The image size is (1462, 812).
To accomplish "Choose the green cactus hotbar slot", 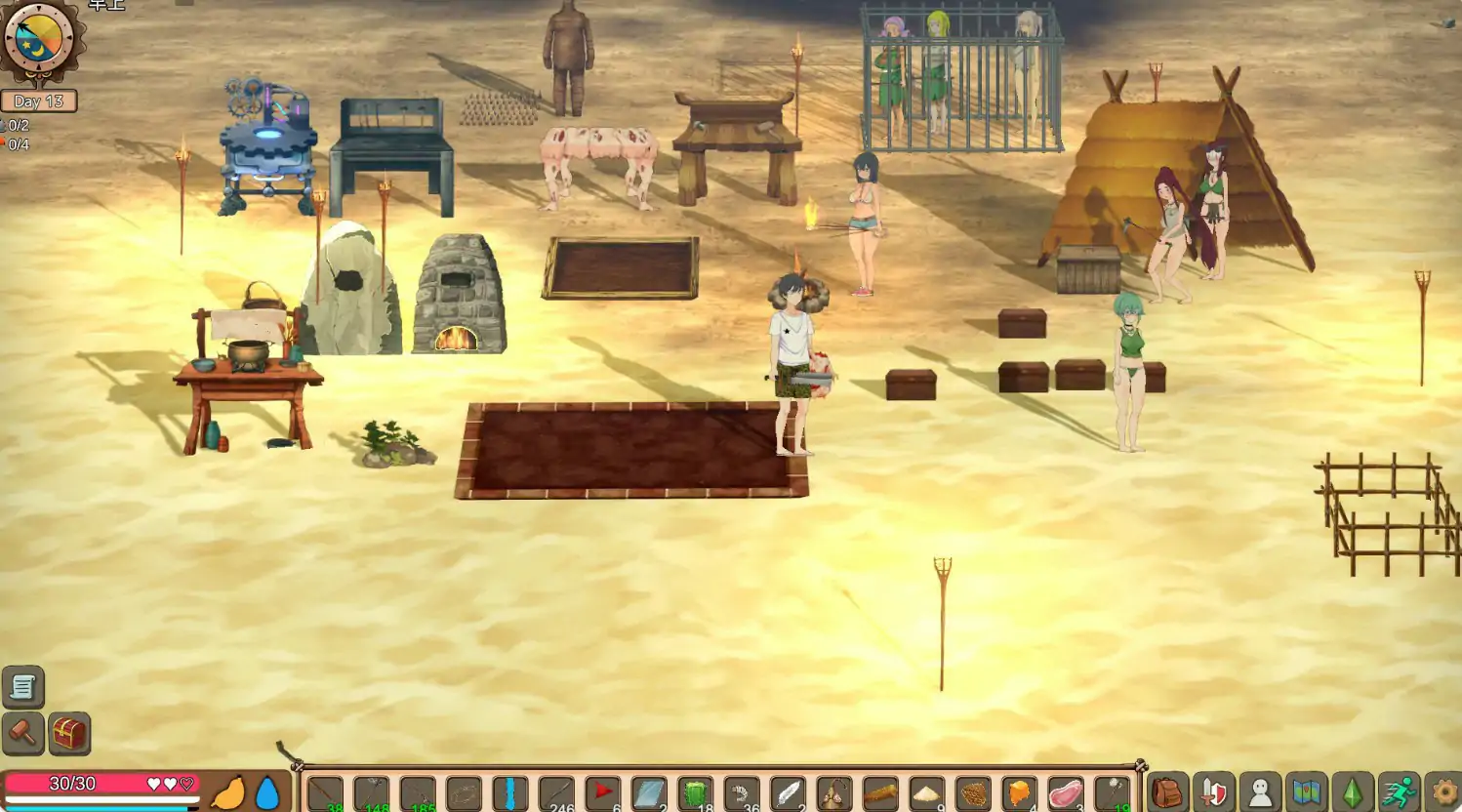I will click(x=695, y=792).
